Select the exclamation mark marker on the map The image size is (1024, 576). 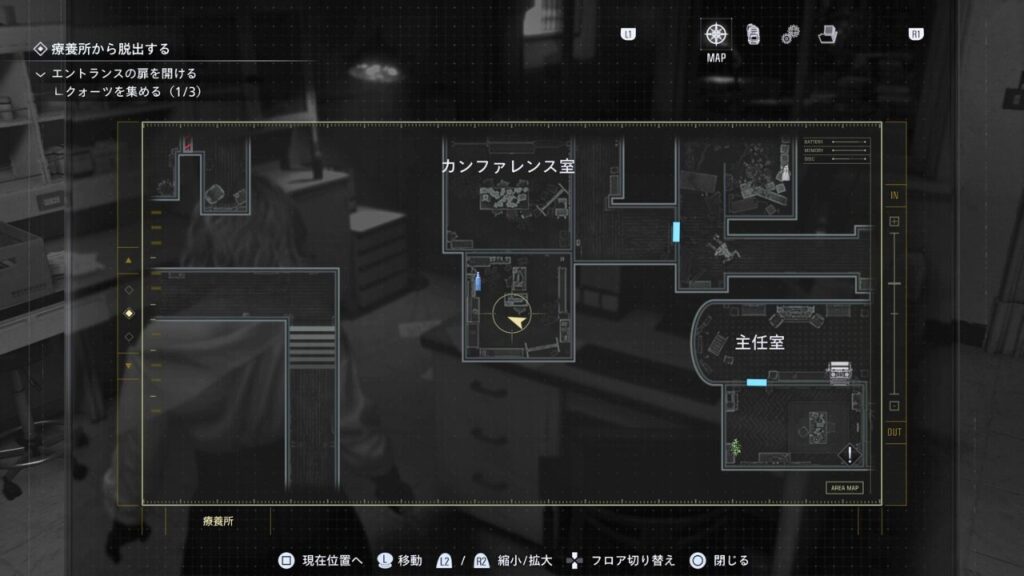point(850,455)
